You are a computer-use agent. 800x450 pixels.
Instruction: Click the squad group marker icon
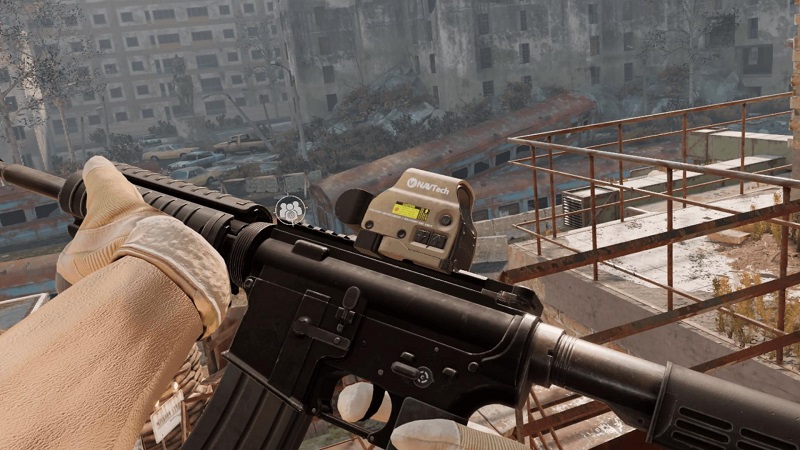[290, 209]
